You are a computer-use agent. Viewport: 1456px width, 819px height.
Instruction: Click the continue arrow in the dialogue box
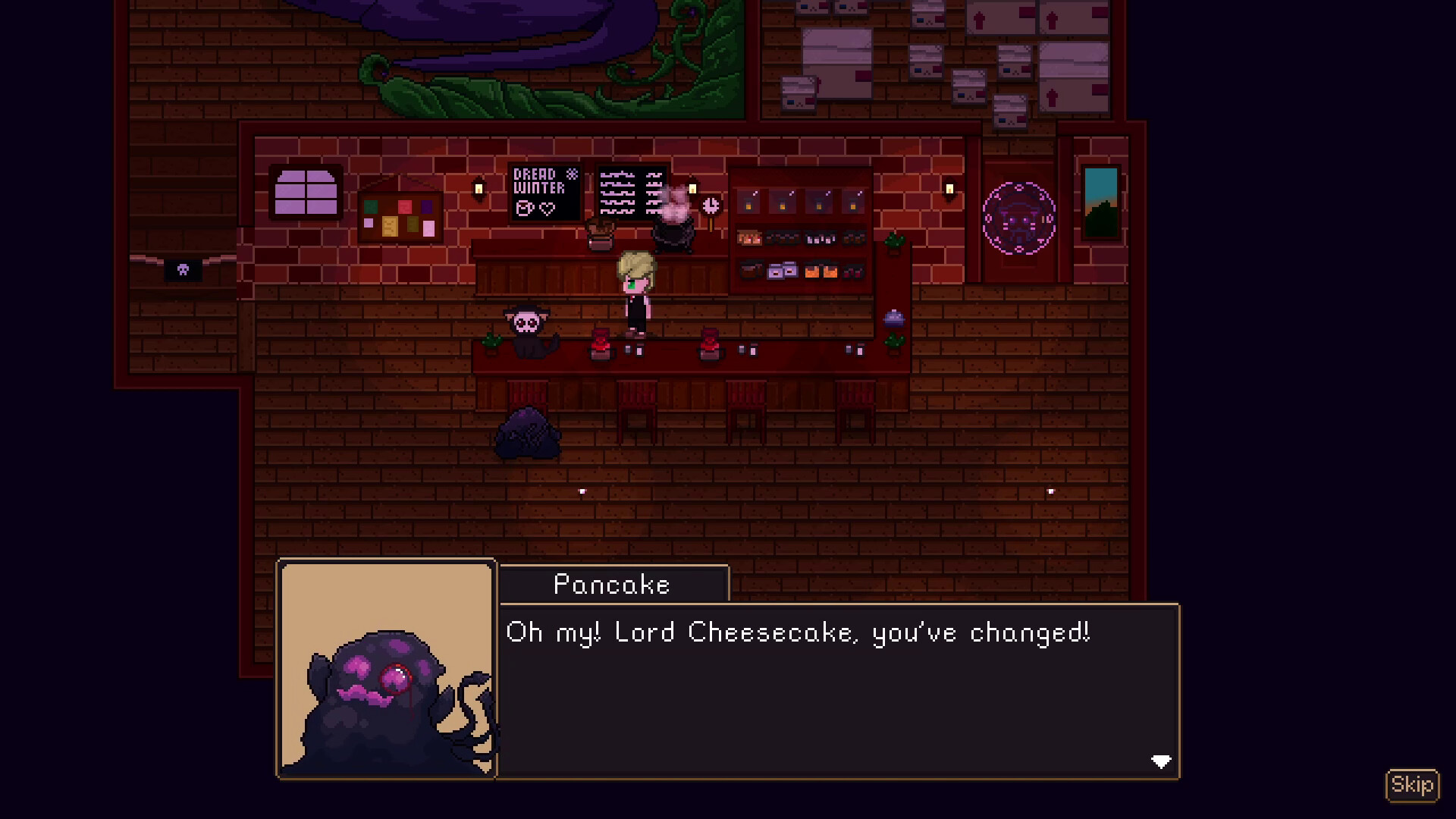(1159, 761)
